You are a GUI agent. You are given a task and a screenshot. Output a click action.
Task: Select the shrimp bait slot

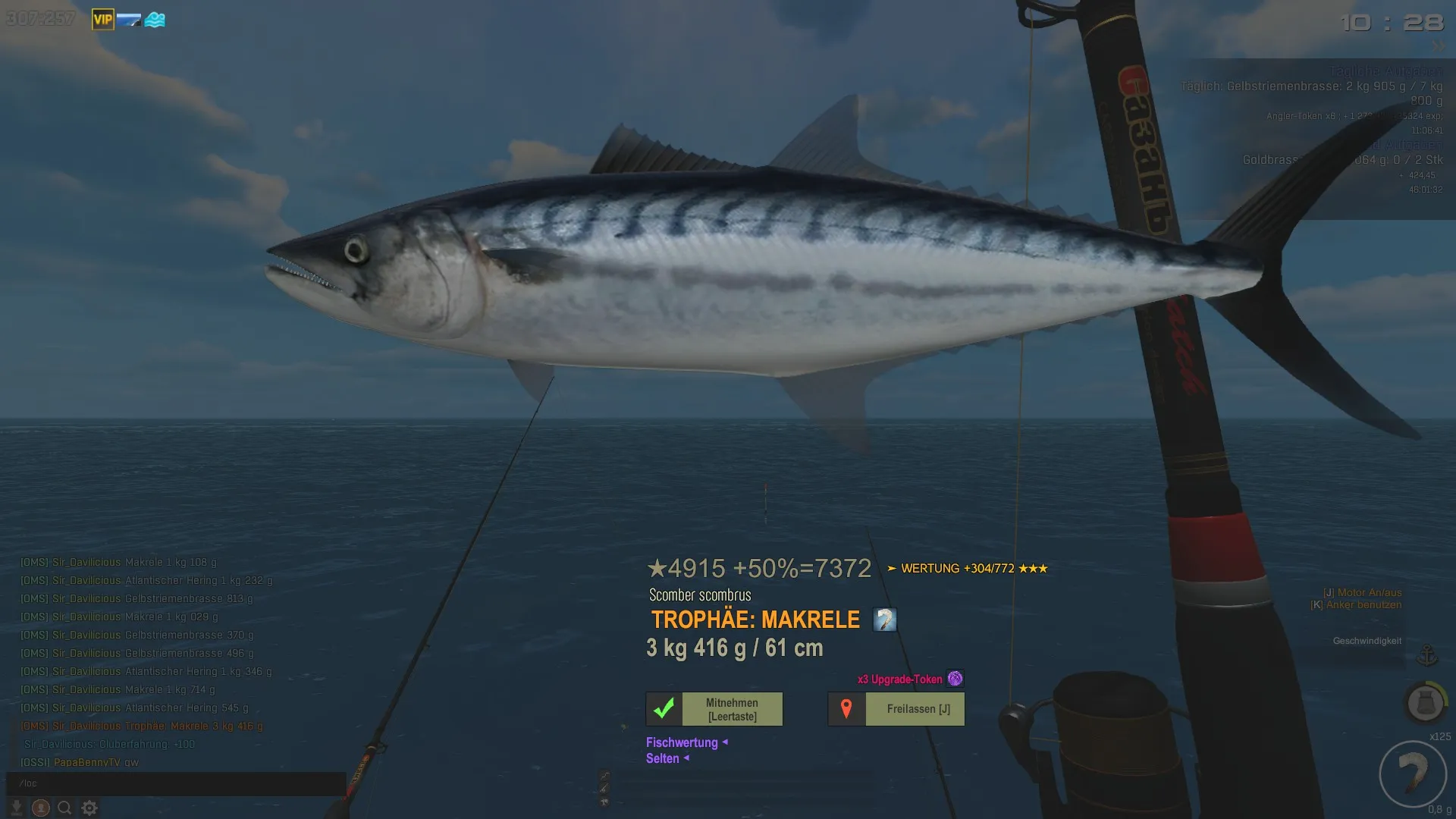(x=1413, y=774)
